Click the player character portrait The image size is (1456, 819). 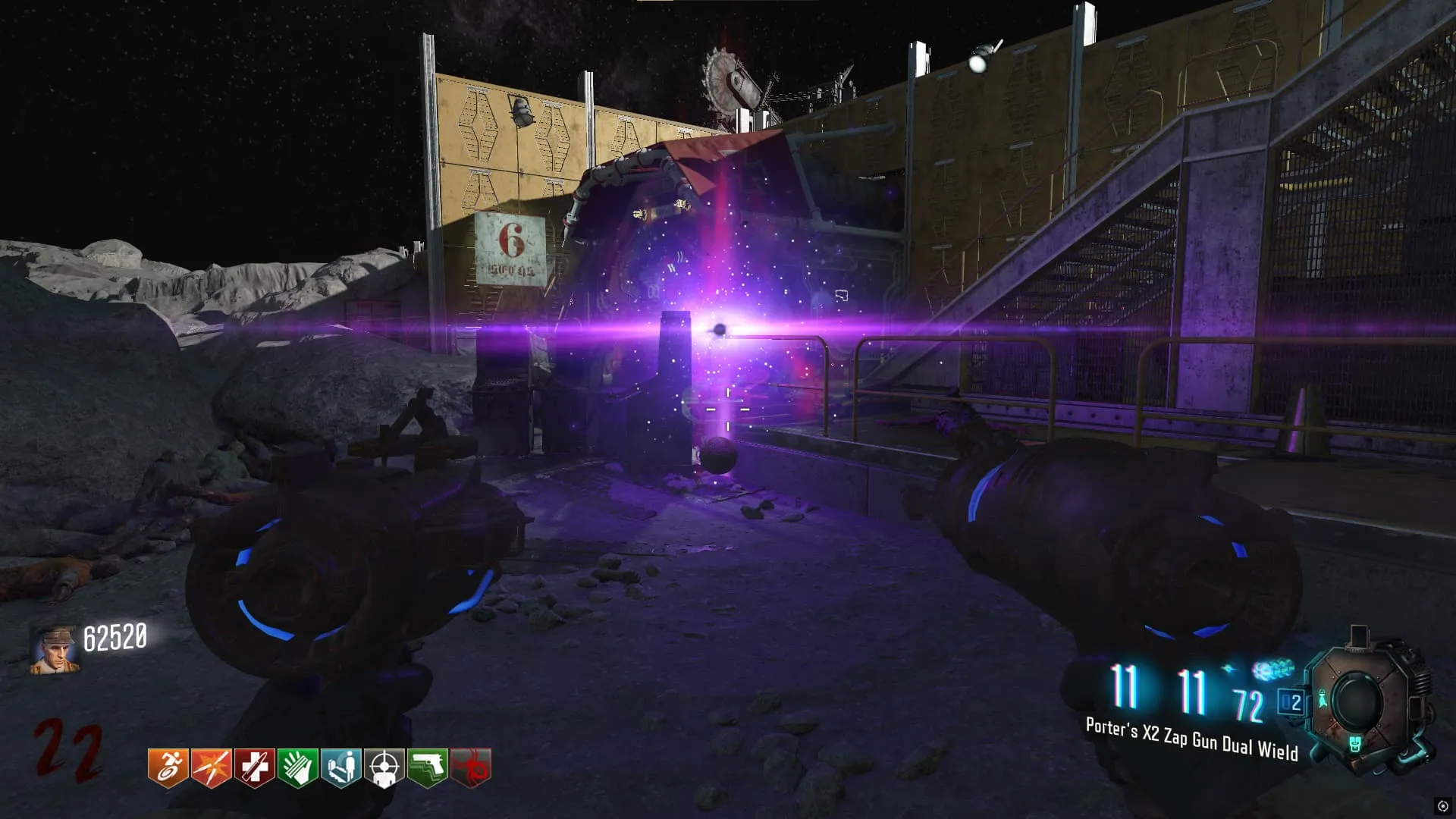tap(54, 650)
